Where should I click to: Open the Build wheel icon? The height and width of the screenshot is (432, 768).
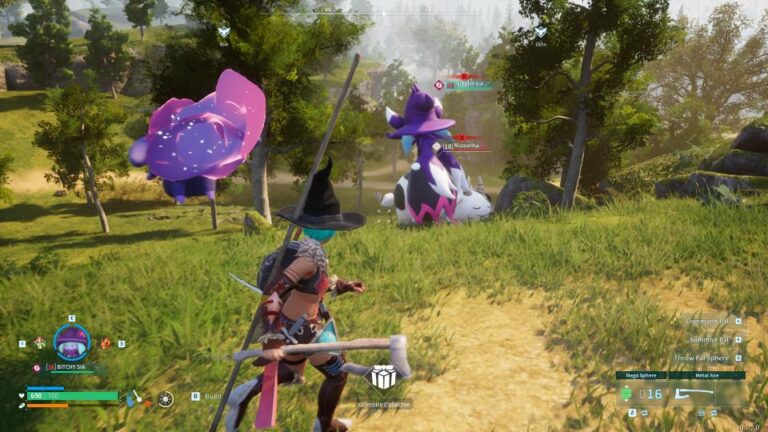click(165, 398)
